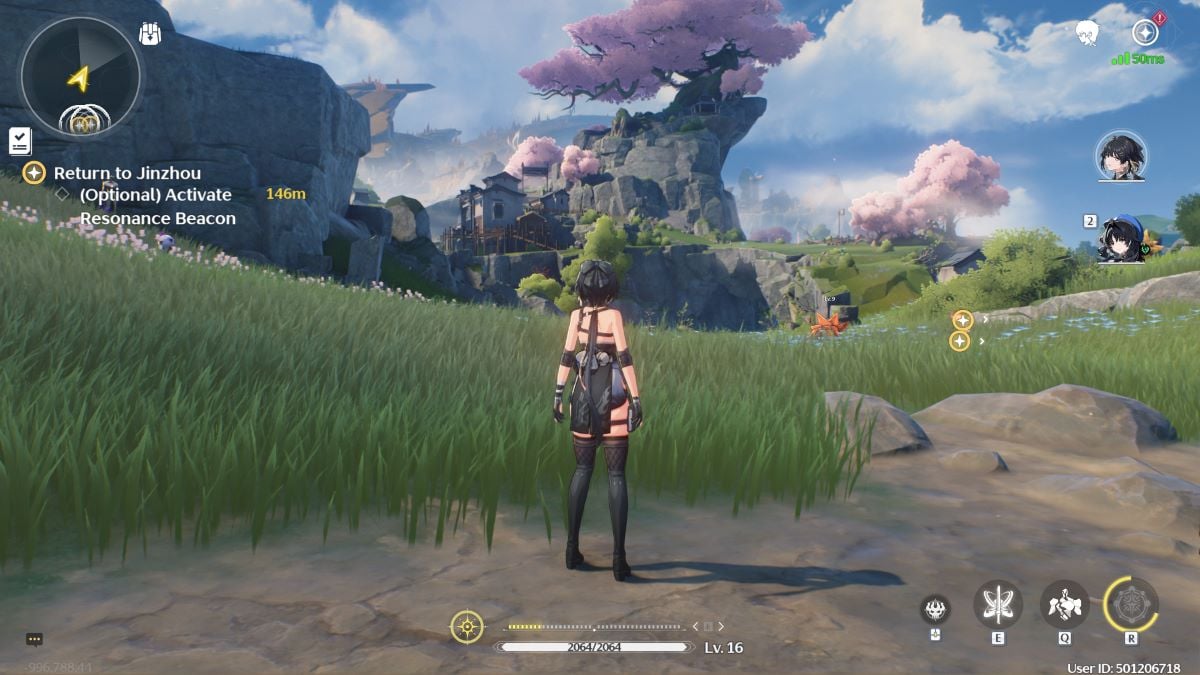Use the butterfly sword skill icon
1200x675 pixels.
pyautogui.click(x=997, y=604)
